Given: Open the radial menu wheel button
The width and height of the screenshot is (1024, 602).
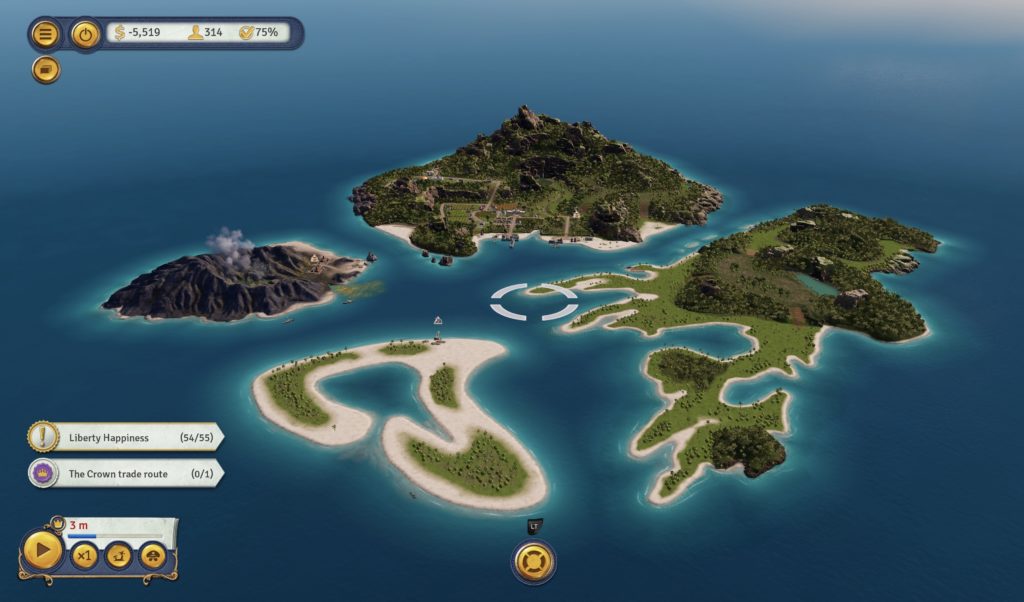Looking at the screenshot, I should (533, 560).
